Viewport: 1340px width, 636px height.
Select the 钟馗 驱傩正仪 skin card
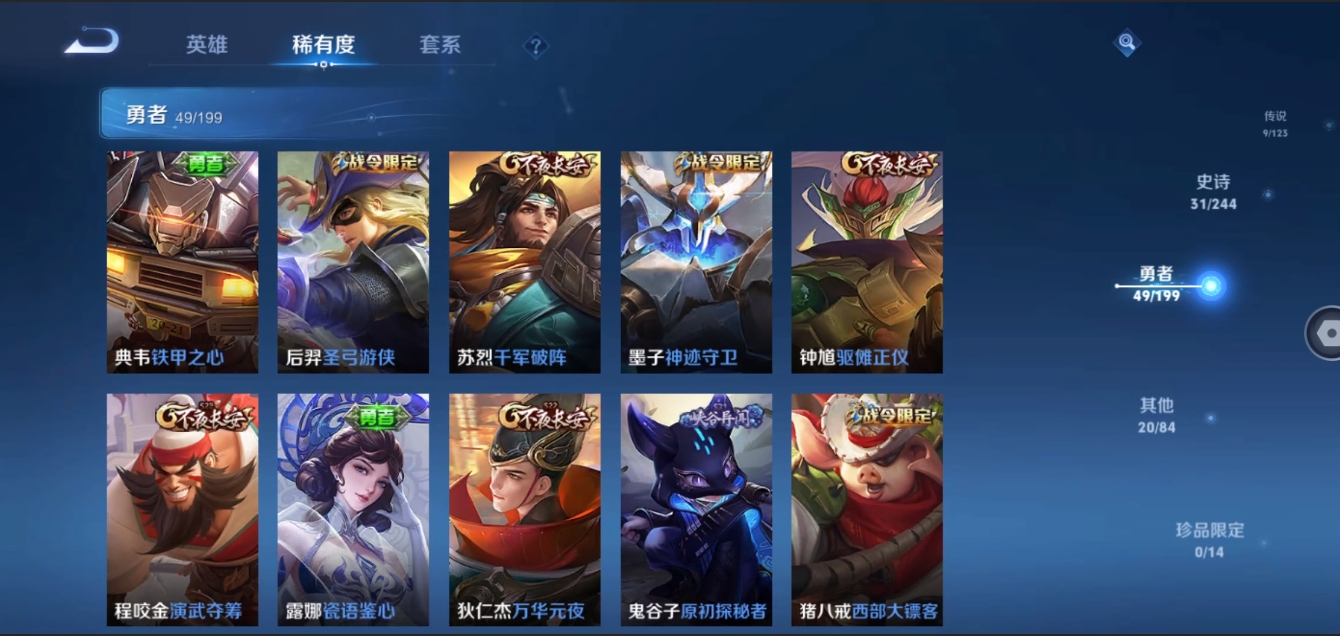pos(867,262)
